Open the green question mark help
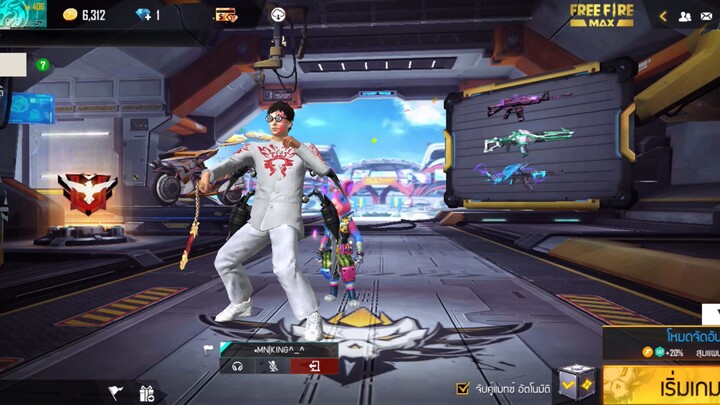 pos(43,65)
